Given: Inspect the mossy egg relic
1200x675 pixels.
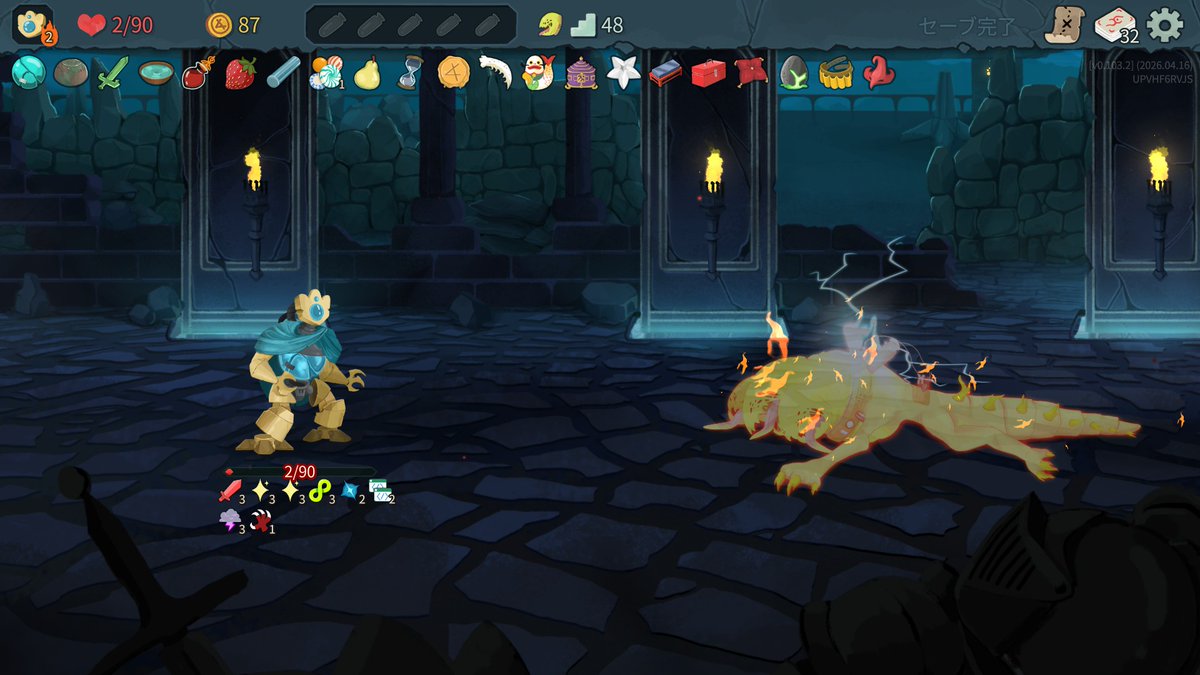Looking at the screenshot, I should [x=793, y=73].
